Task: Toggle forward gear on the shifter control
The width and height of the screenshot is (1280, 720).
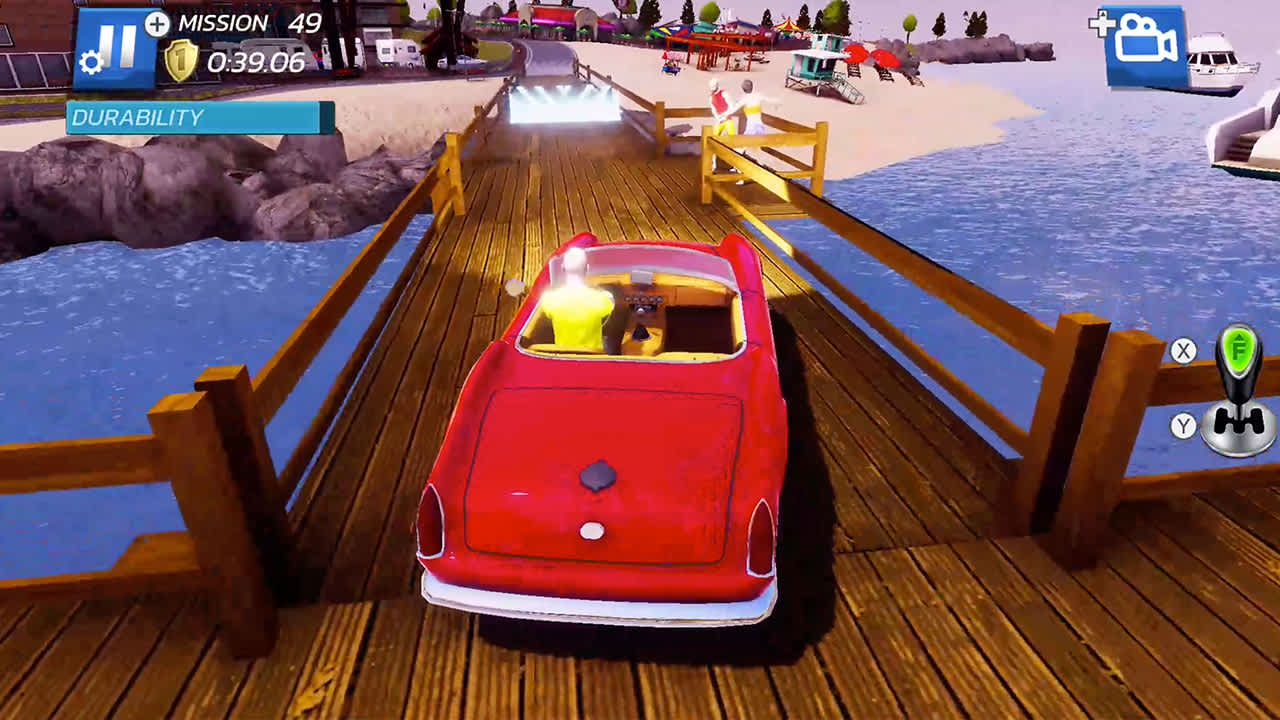Action: (x=1239, y=350)
